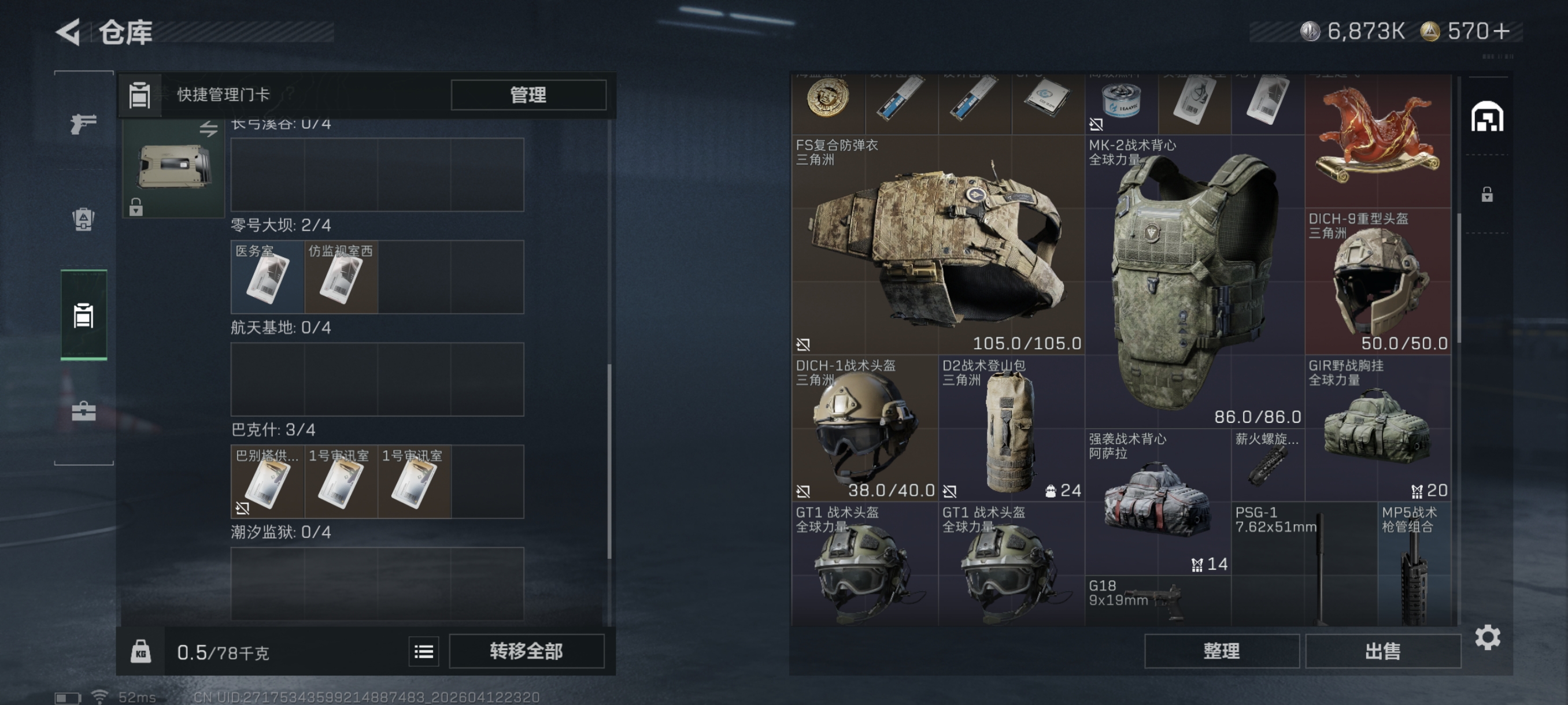The height and width of the screenshot is (705, 1568).
Task: Select the 巴别塔供 keycard
Action: click(267, 483)
